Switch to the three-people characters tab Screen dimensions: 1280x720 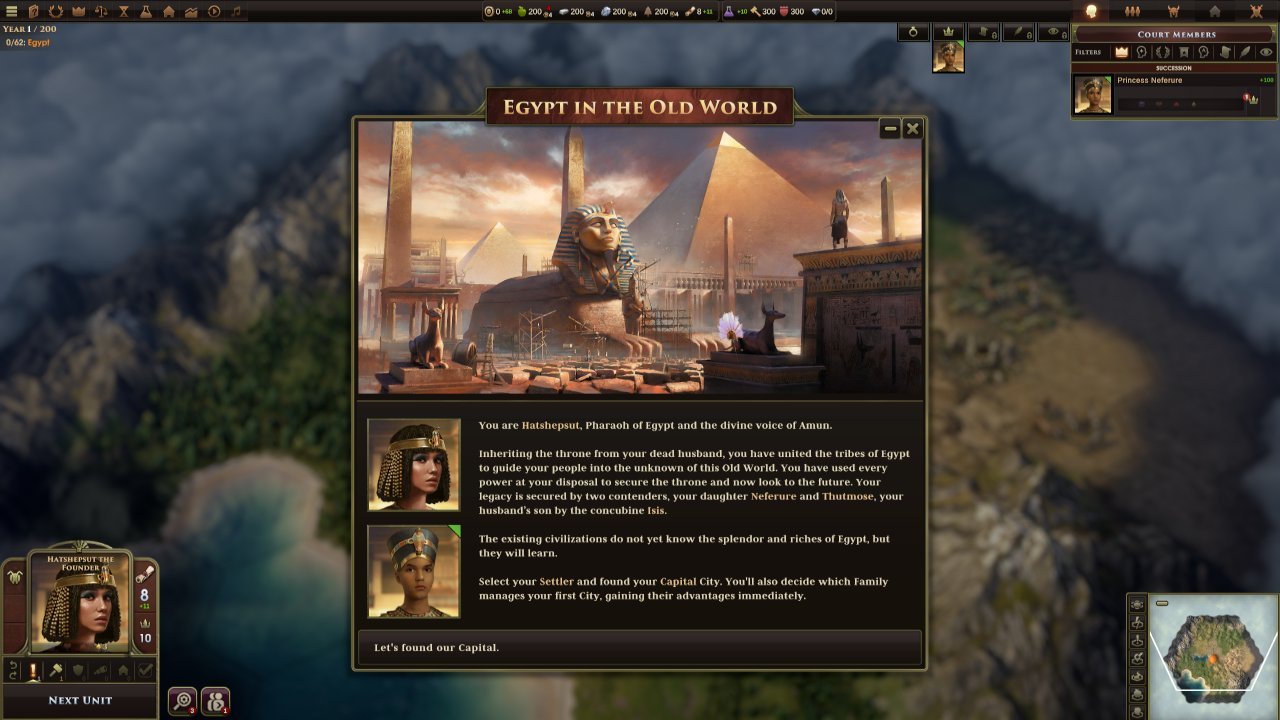point(1133,12)
